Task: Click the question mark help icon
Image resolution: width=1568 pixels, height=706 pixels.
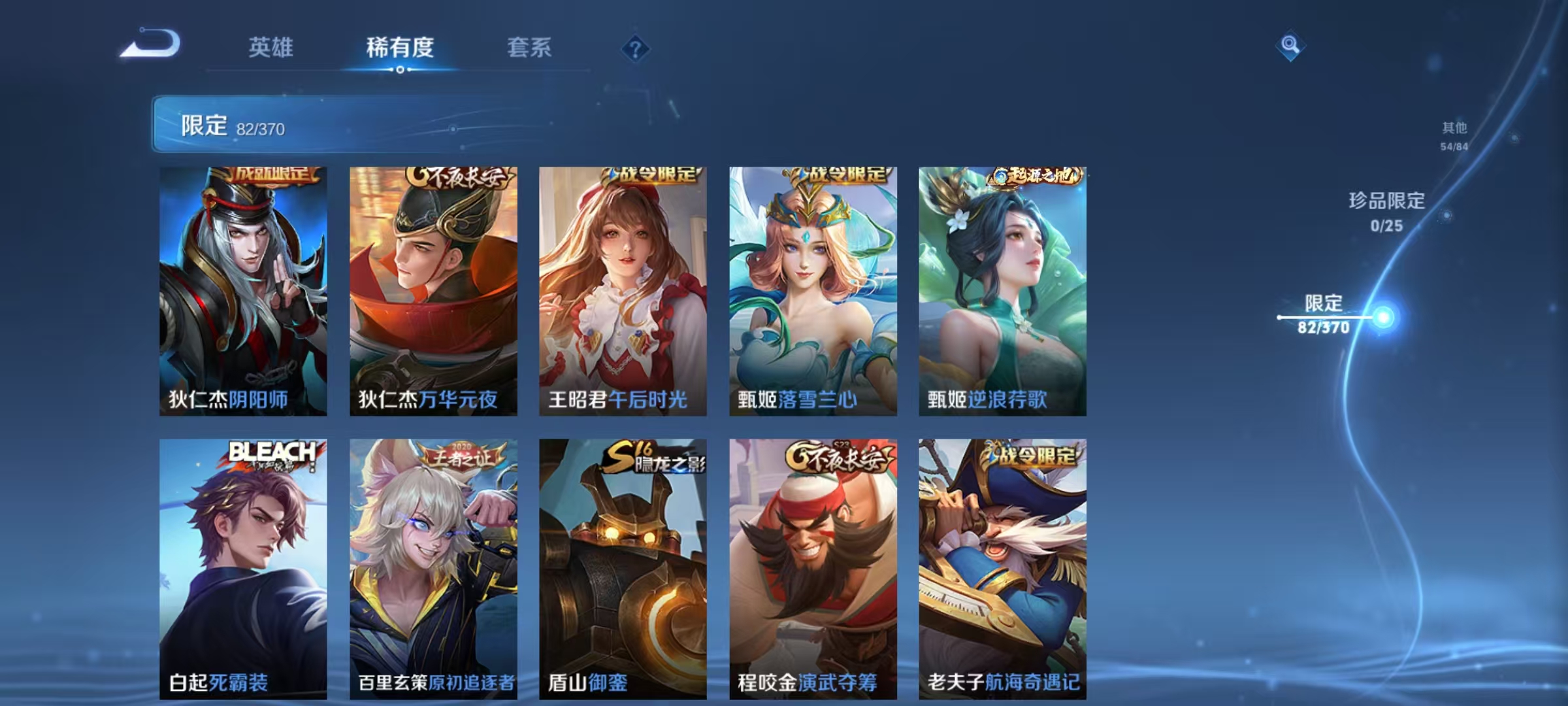Action: 636,49
